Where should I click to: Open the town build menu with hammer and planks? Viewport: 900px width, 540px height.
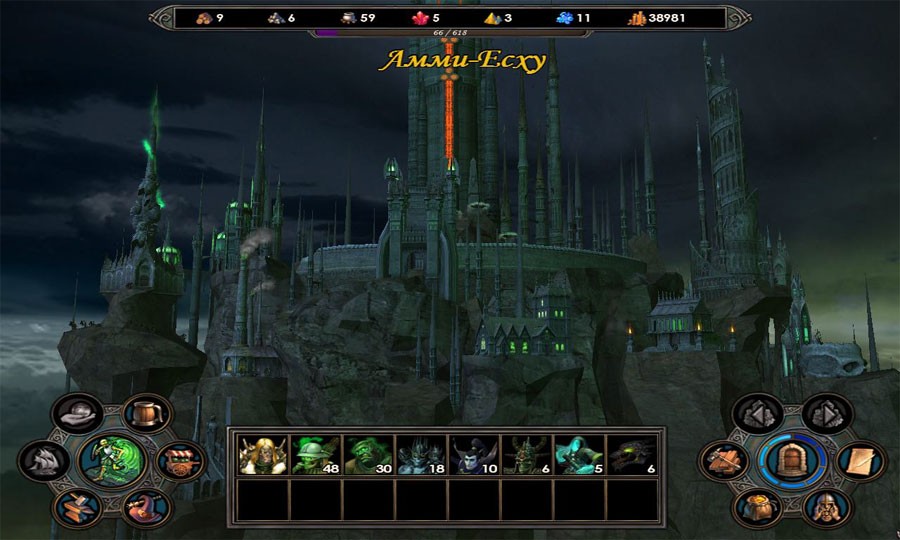[x=722, y=460]
